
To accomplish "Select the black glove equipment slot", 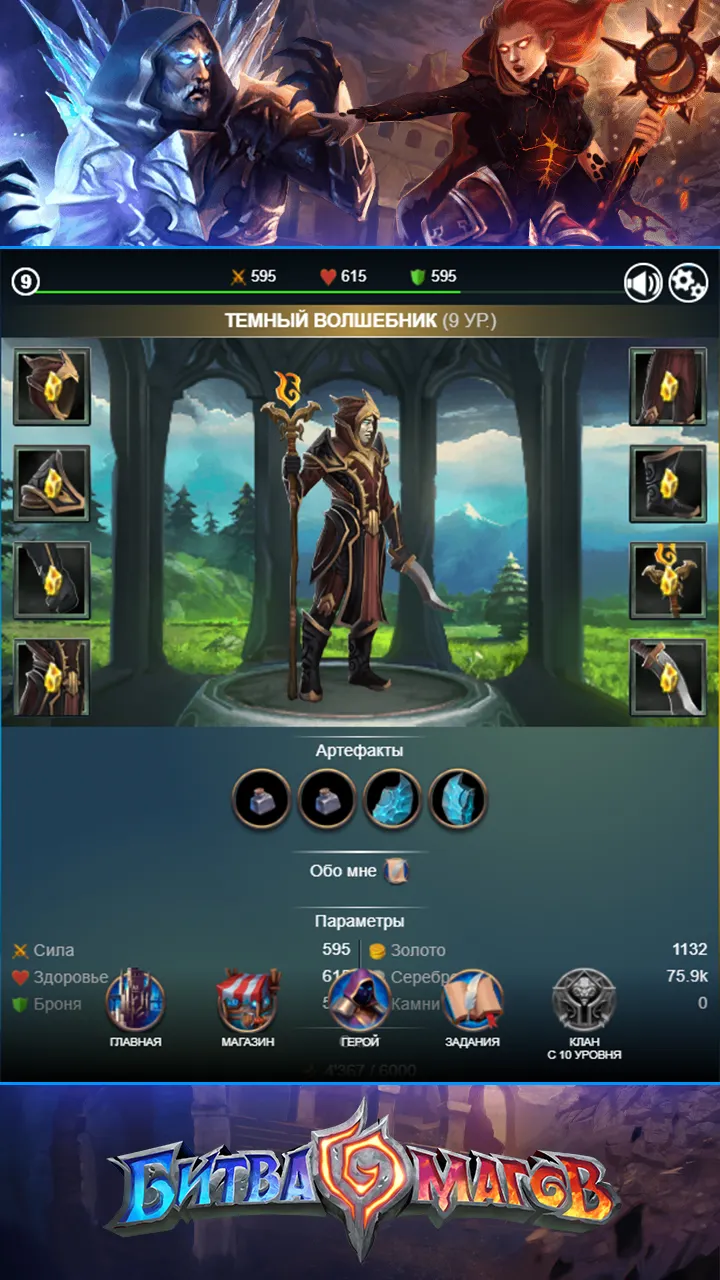I will coord(52,580).
